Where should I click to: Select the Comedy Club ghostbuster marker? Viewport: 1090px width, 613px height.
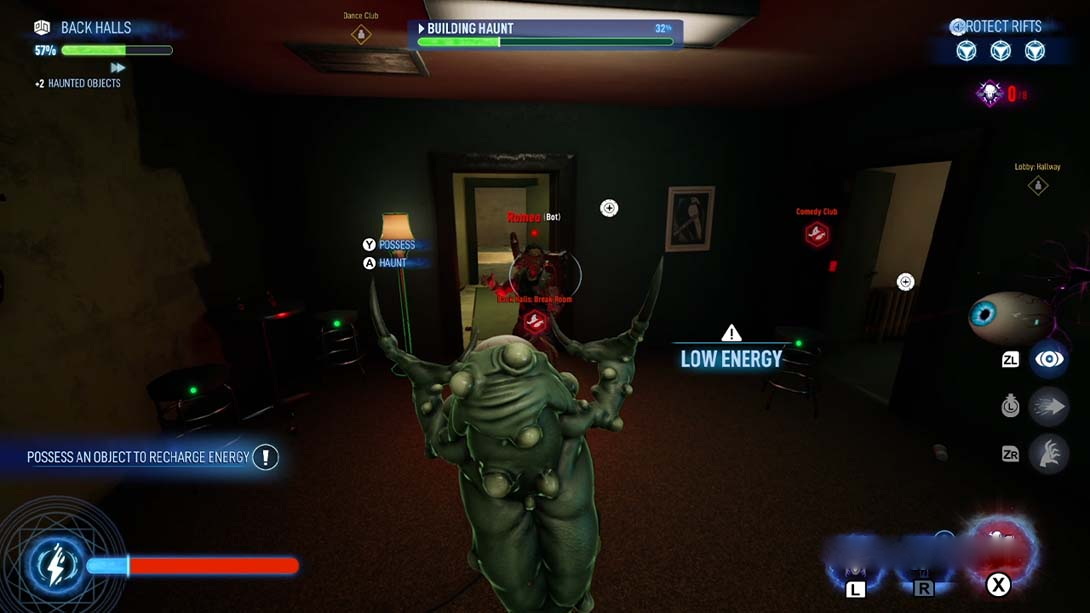click(x=817, y=234)
